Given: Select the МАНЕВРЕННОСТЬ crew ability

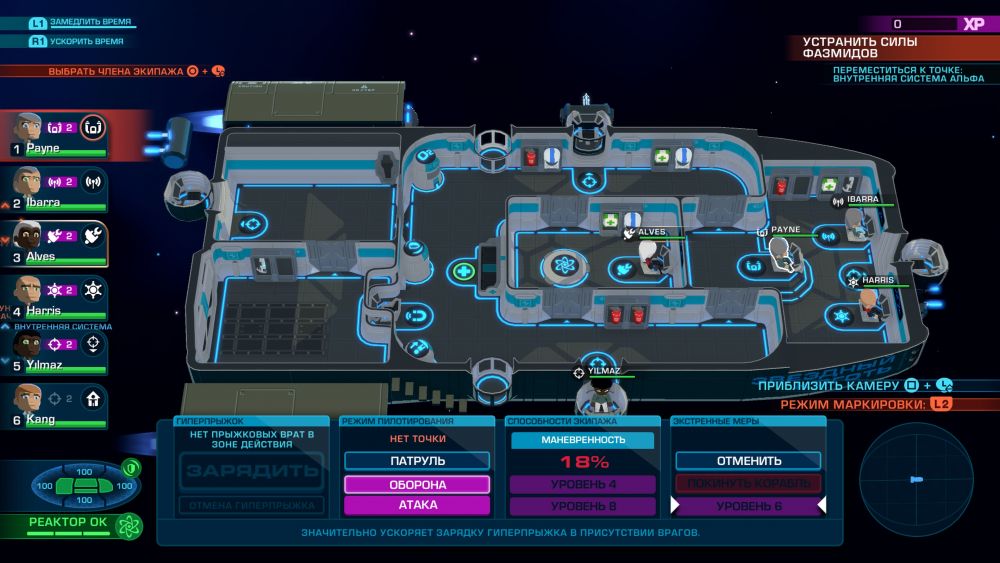Looking at the screenshot, I should pyautogui.click(x=583, y=440).
